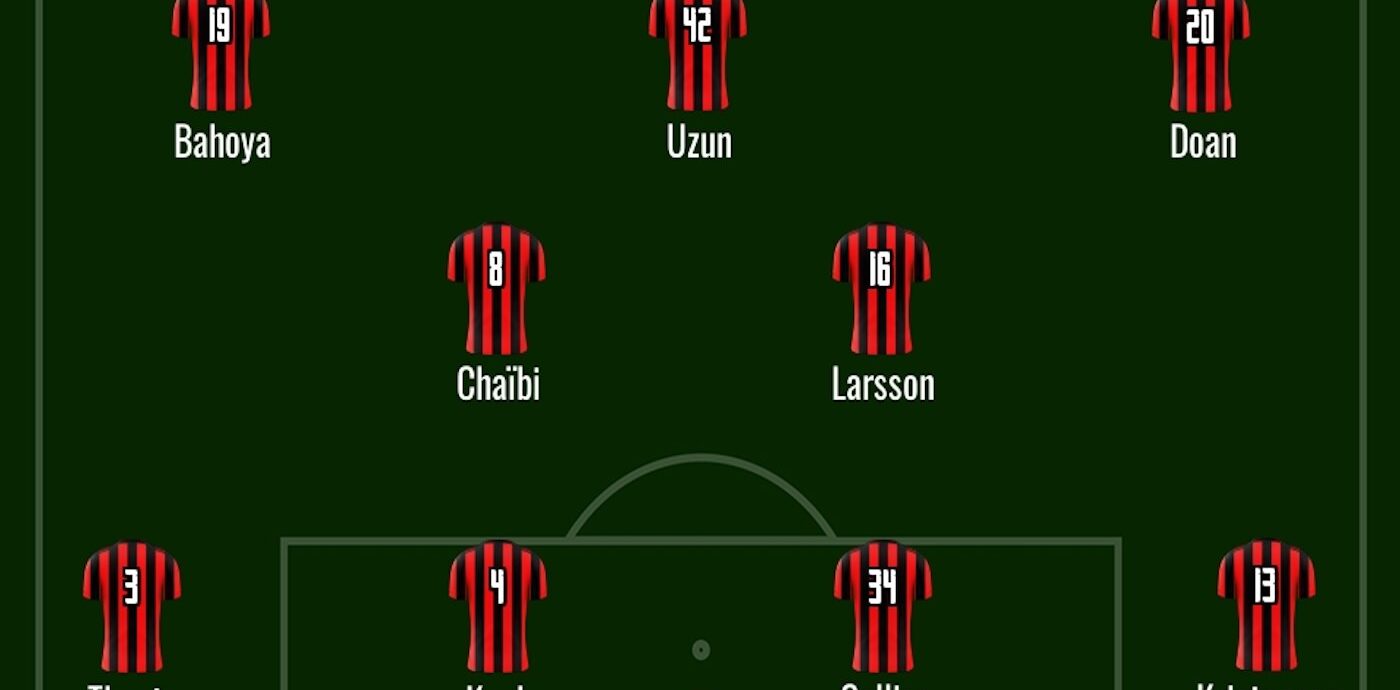This screenshot has height=690, width=1400.
Task: Select Chaïbi's number 8 shirt
Action: click(x=496, y=289)
